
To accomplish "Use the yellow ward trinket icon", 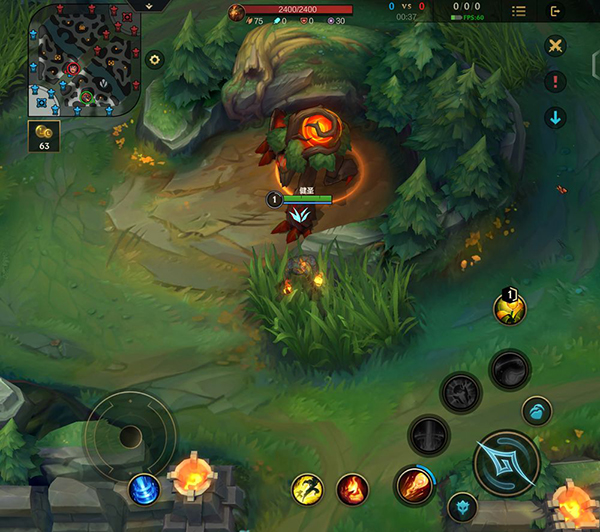I will (509, 309).
